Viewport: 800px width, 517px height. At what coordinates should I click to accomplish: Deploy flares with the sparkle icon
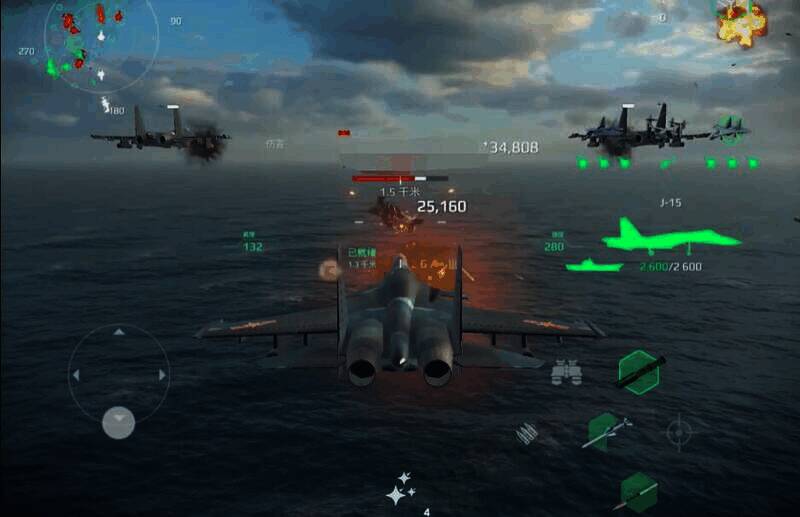[x=401, y=488]
